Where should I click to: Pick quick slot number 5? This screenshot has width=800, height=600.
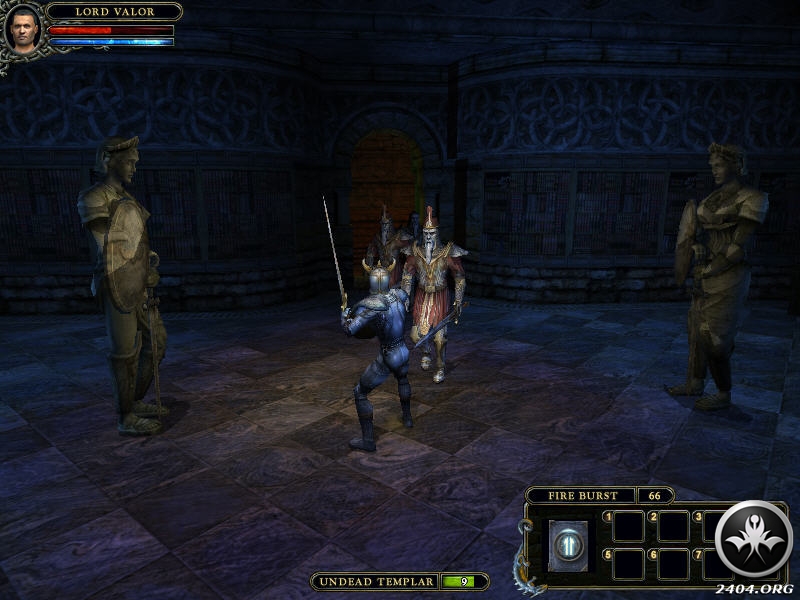pyautogui.click(x=629, y=563)
